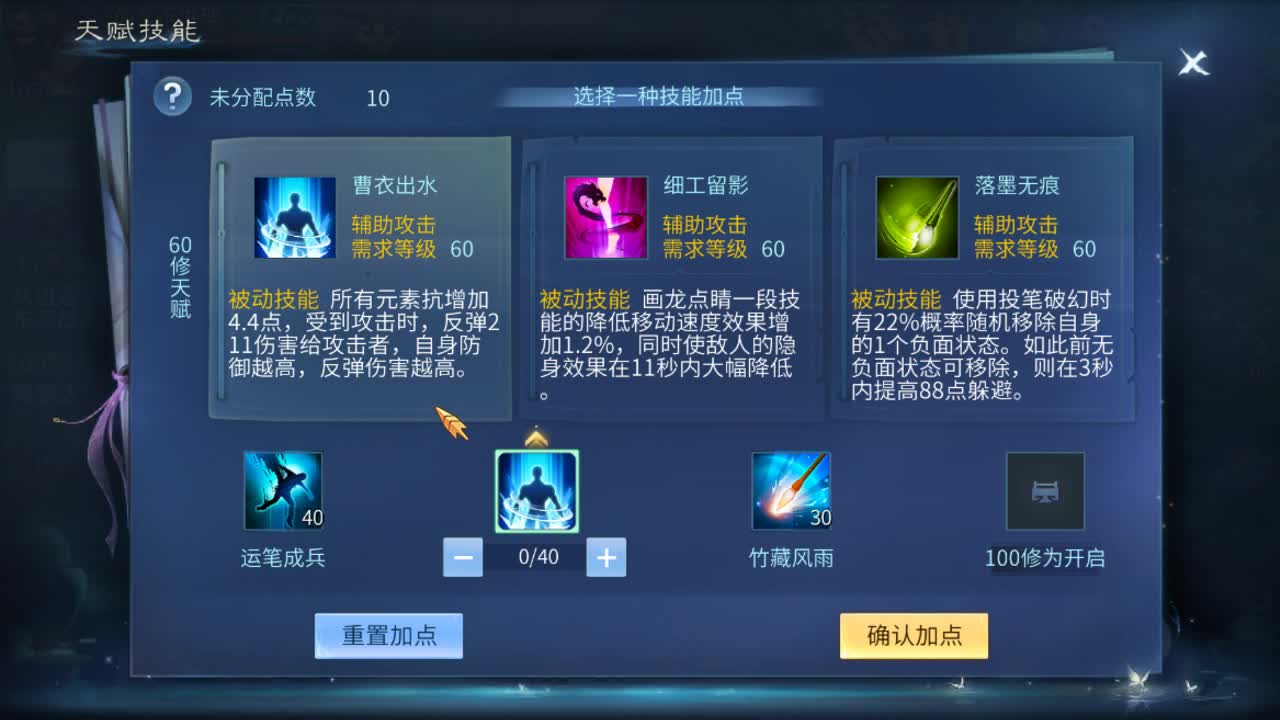Click the highlighted 曹衣出水 icon in the bottom row
Image resolution: width=1280 pixels, height=720 pixels.
point(536,491)
